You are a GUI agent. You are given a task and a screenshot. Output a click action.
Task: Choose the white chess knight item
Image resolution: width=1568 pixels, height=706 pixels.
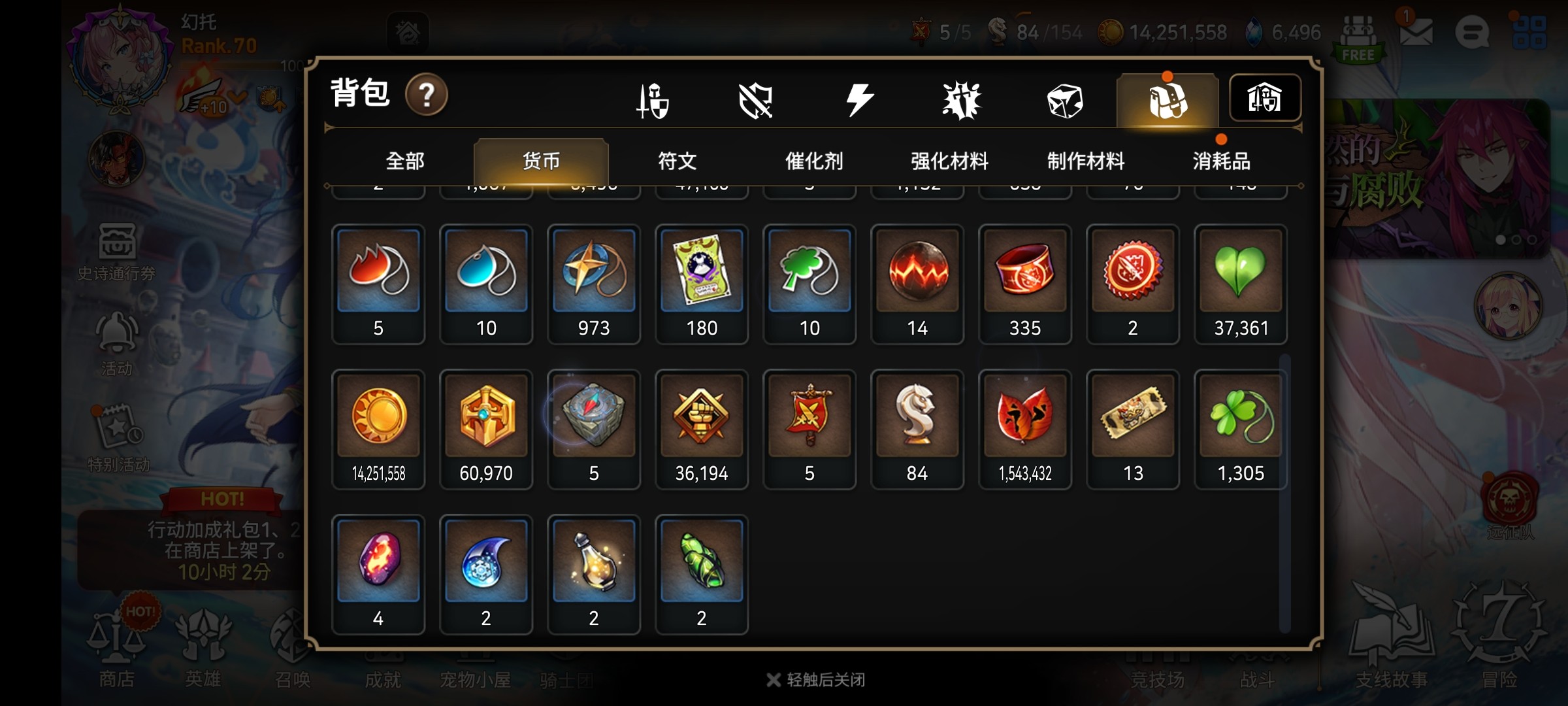tap(917, 428)
